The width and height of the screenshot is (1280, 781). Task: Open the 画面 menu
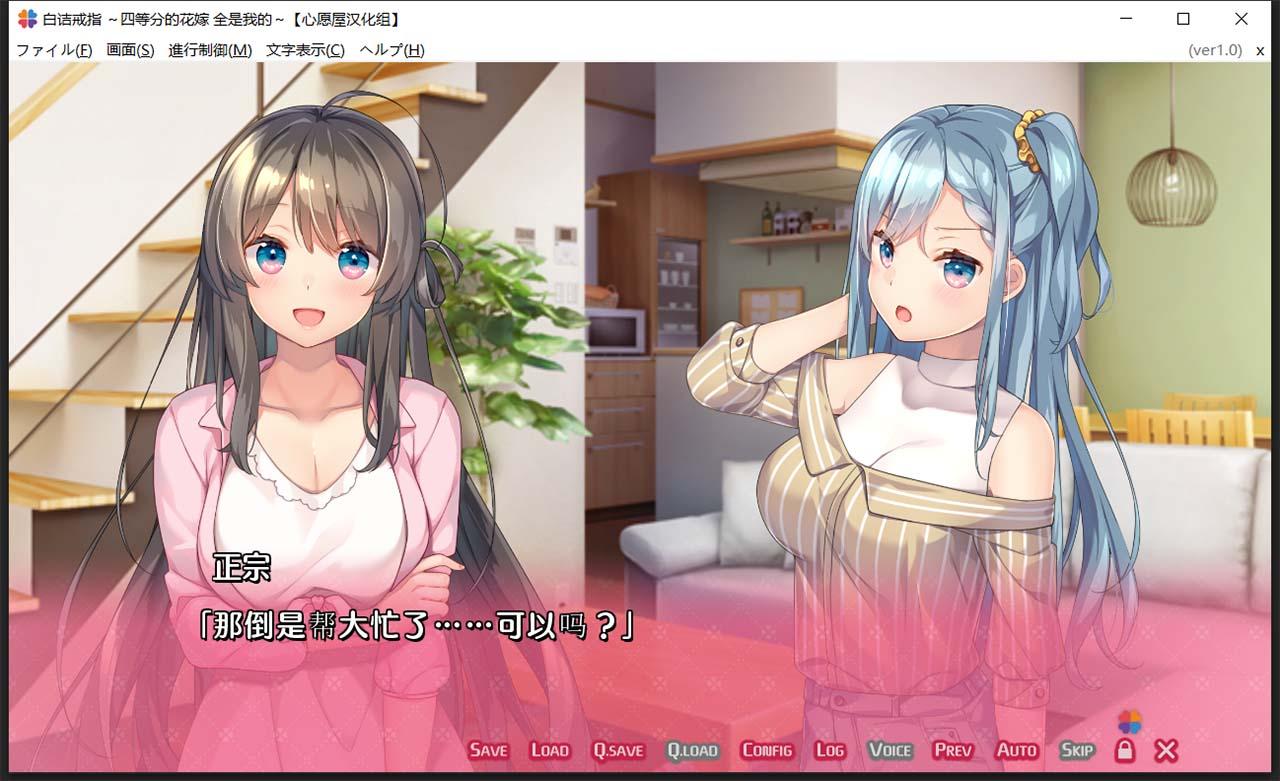click(131, 48)
